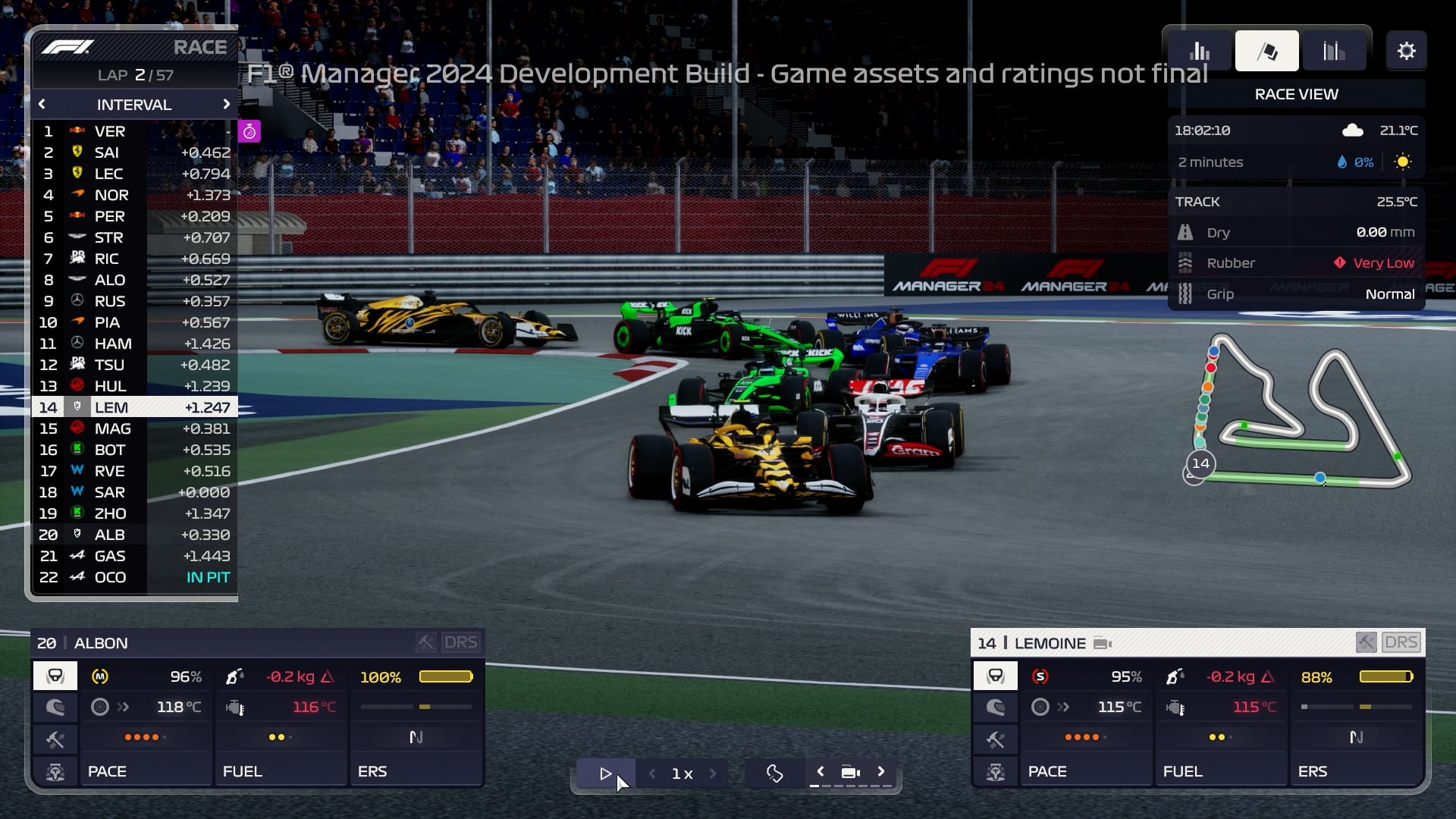The height and width of the screenshot is (819, 1456).
Task: Switch to the next camera view
Action: (881, 772)
